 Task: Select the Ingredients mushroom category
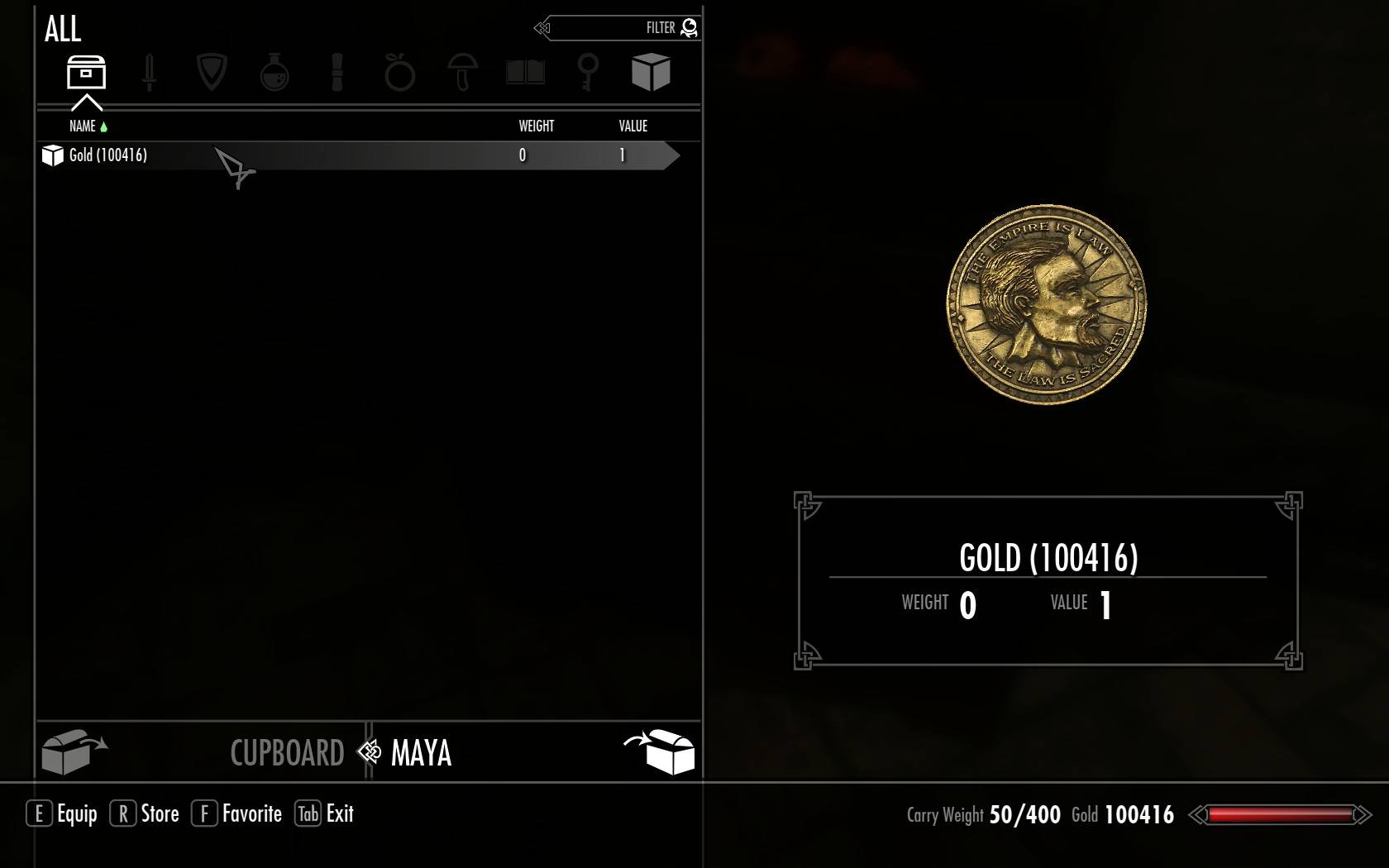pos(462,73)
